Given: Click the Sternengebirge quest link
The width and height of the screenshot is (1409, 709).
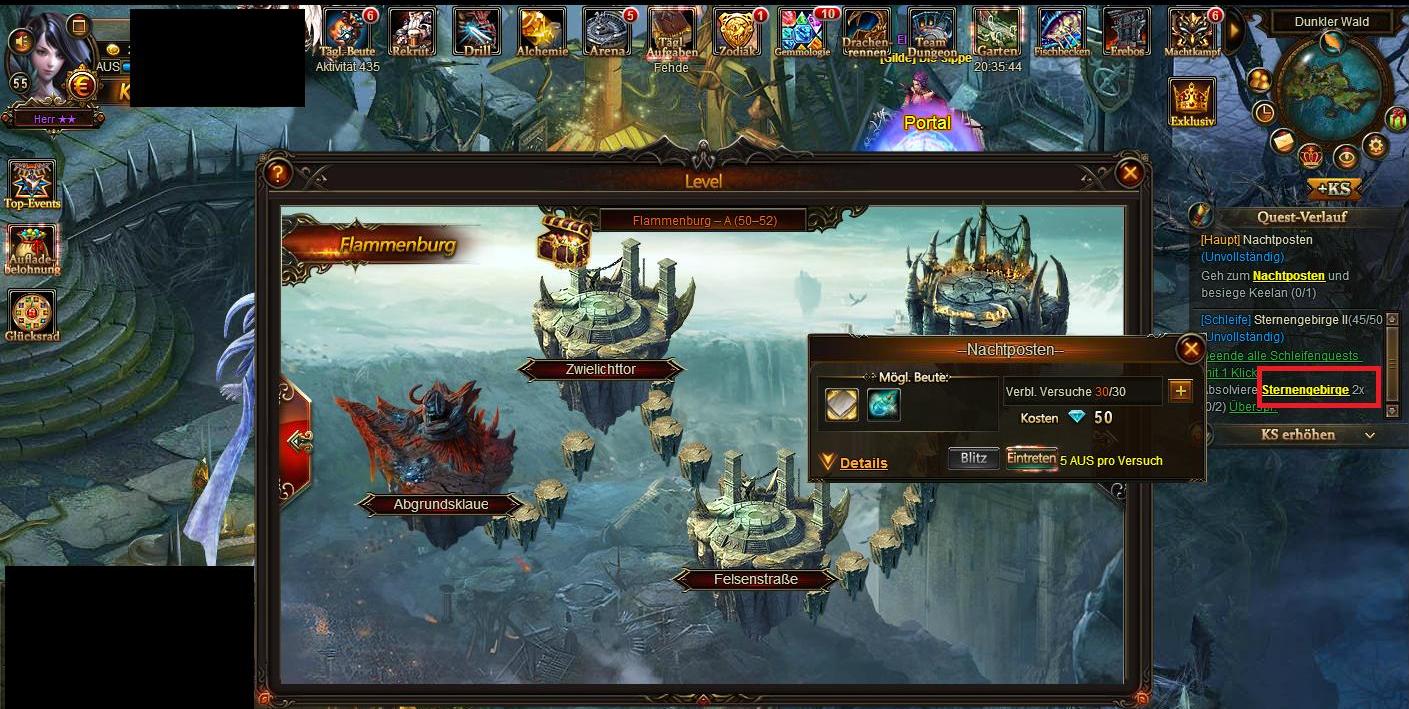Looking at the screenshot, I should coord(1304,390).
